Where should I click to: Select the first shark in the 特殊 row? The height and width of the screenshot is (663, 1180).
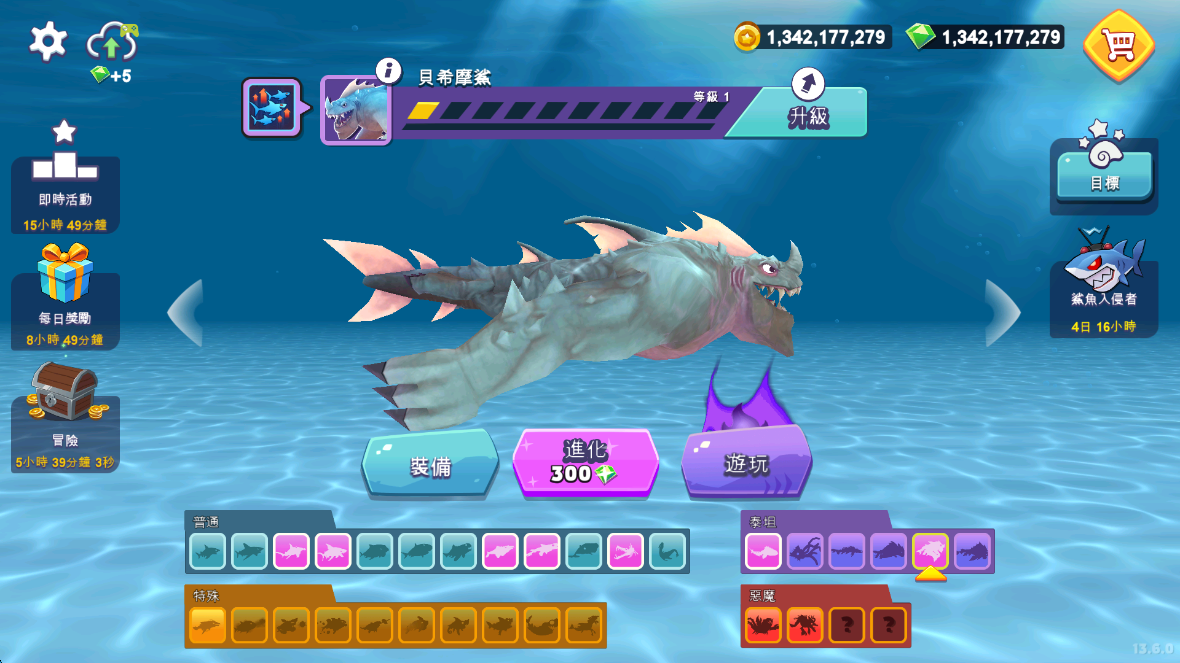tap(208, 625)
